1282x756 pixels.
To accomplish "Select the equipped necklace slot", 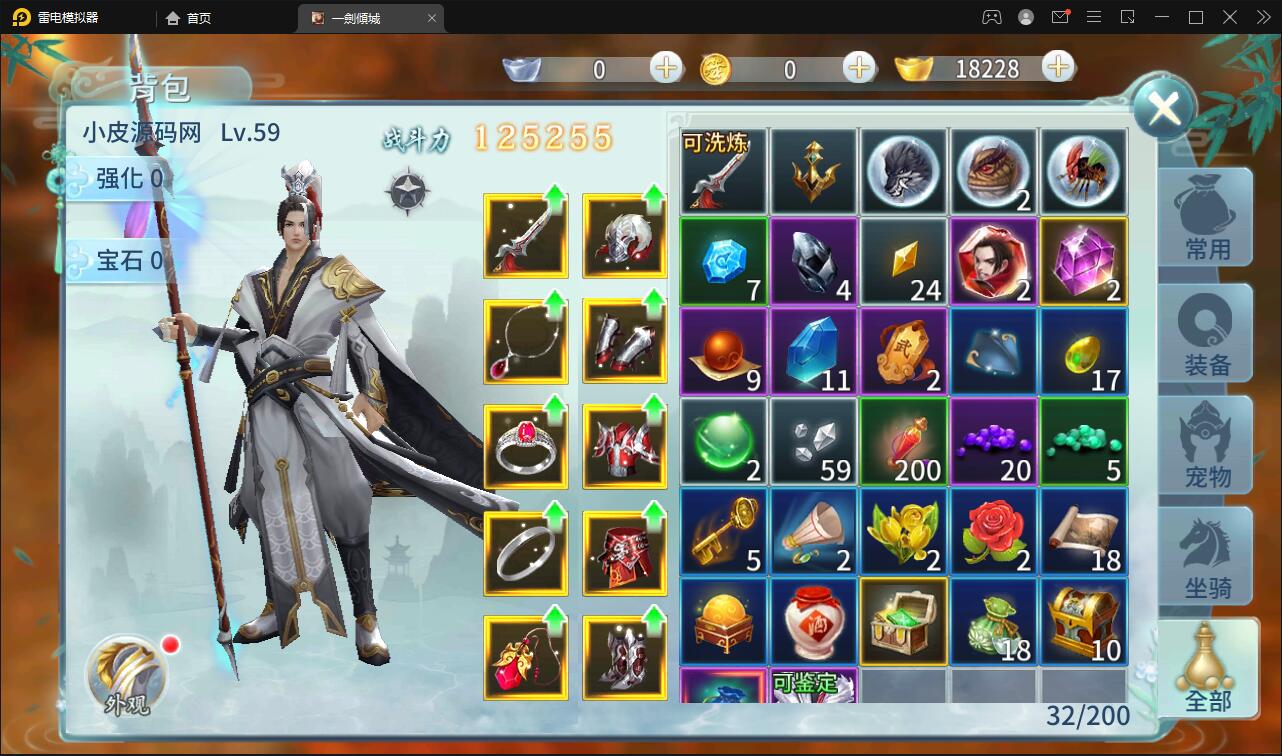I will (x=525, y=342).
